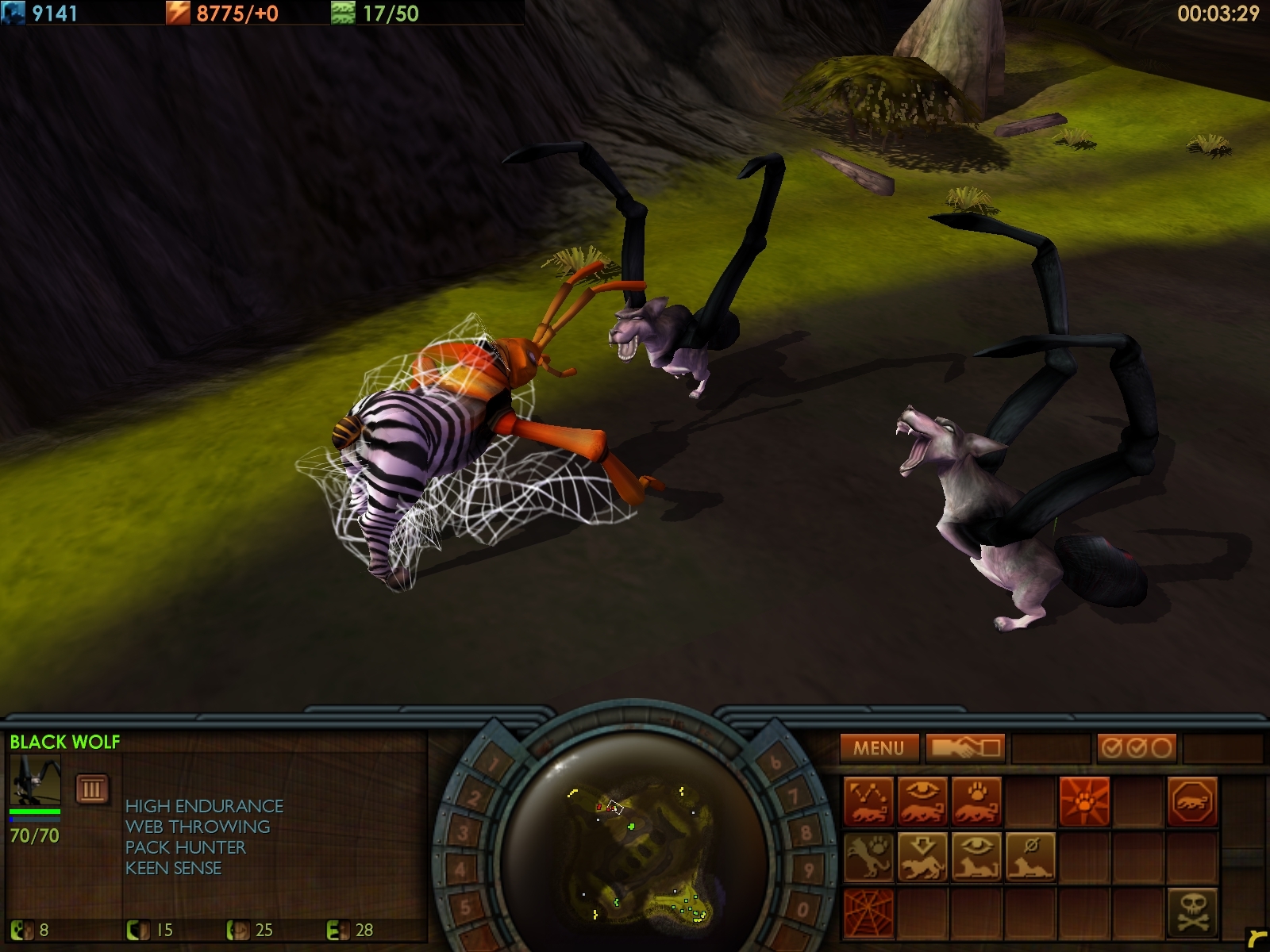Click the eye-over-creature guard command
The image size is (1270, 952).
pyautogui.click(x=922, y=801)
